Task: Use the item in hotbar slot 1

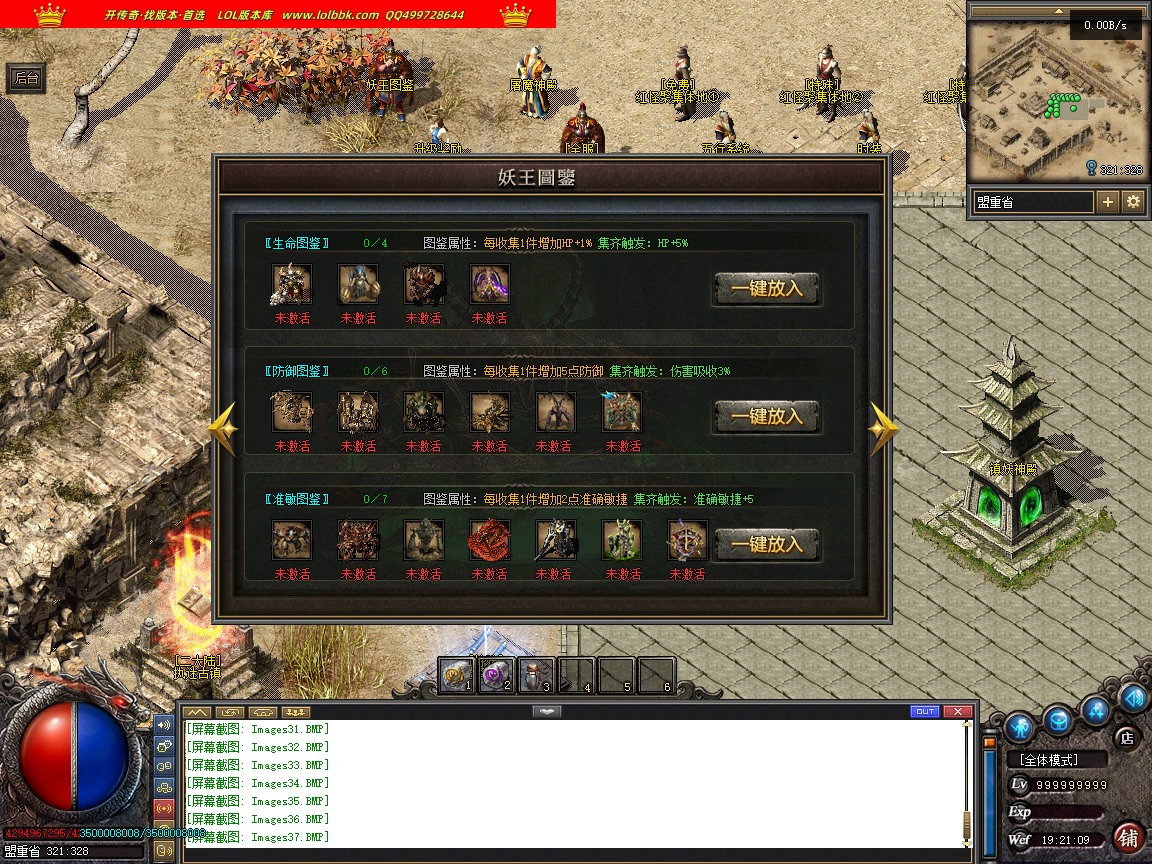Action: 457,676
